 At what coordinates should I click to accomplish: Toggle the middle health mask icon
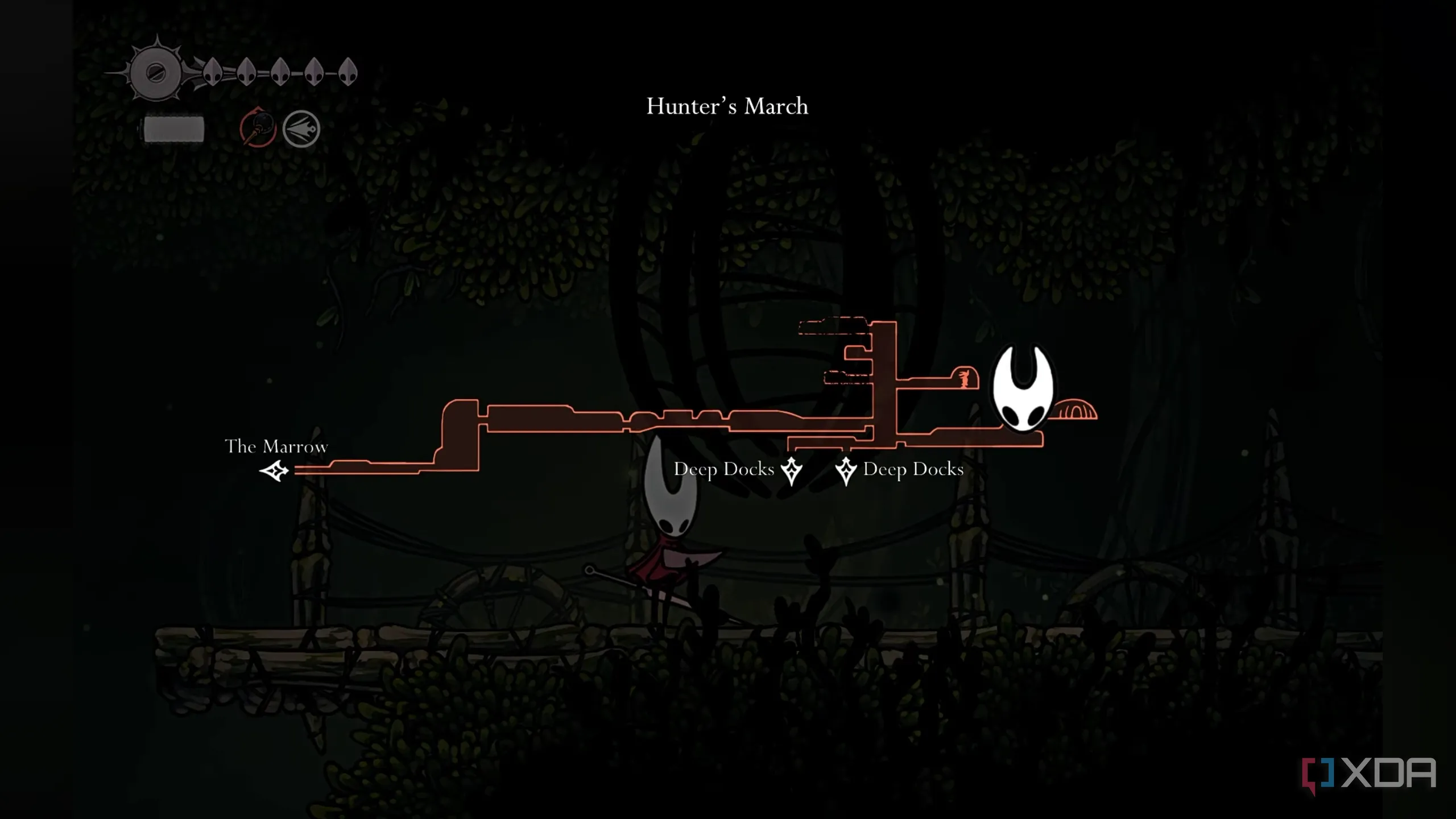click(x=280, y=73)
